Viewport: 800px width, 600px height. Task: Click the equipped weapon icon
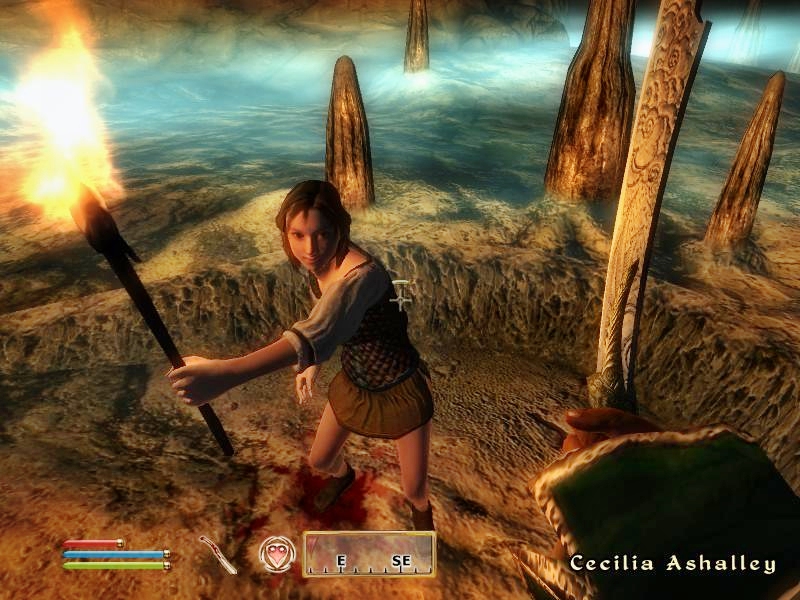click(217, 555)
